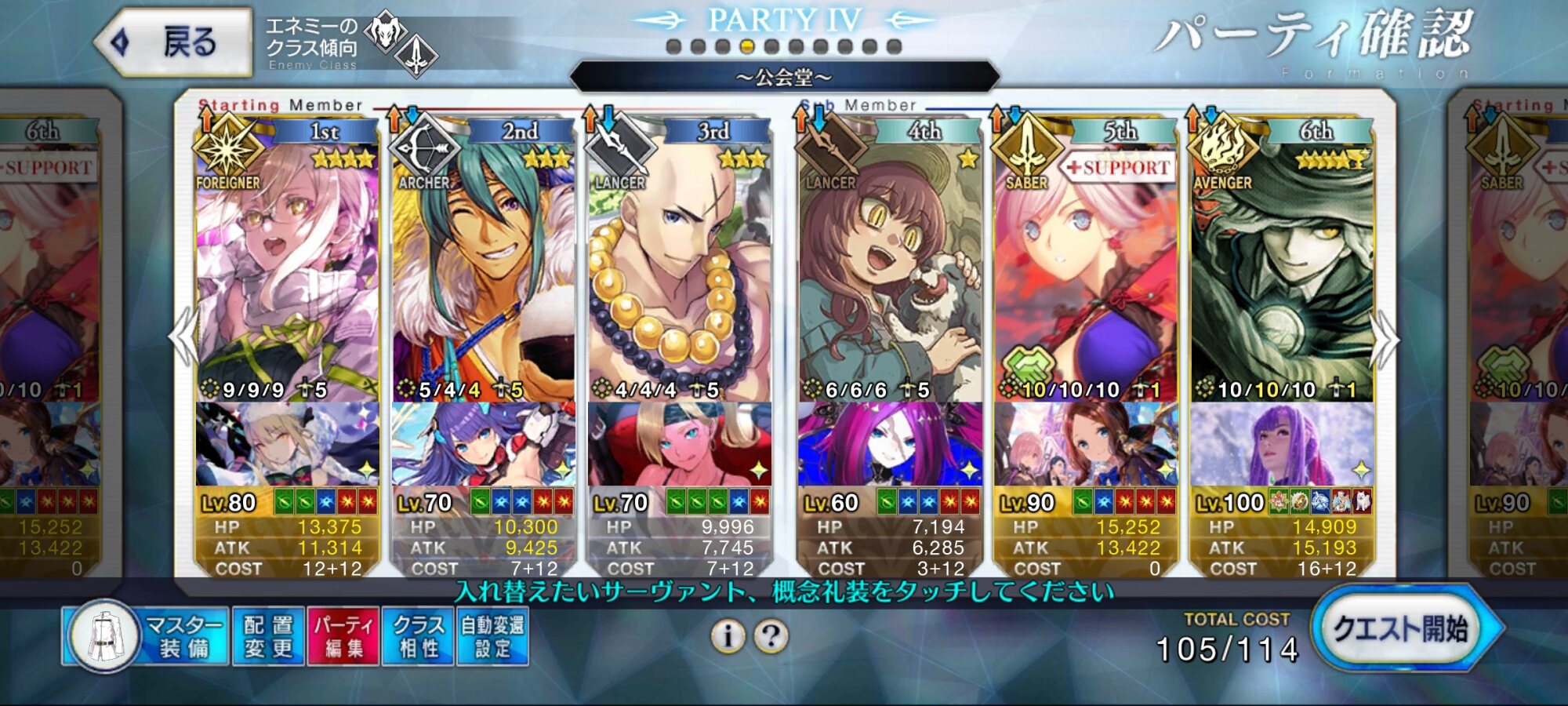The height and width of the screenshot is (706, 1568).
Task: Click the round info 'i' button
Action: point(728,636)
